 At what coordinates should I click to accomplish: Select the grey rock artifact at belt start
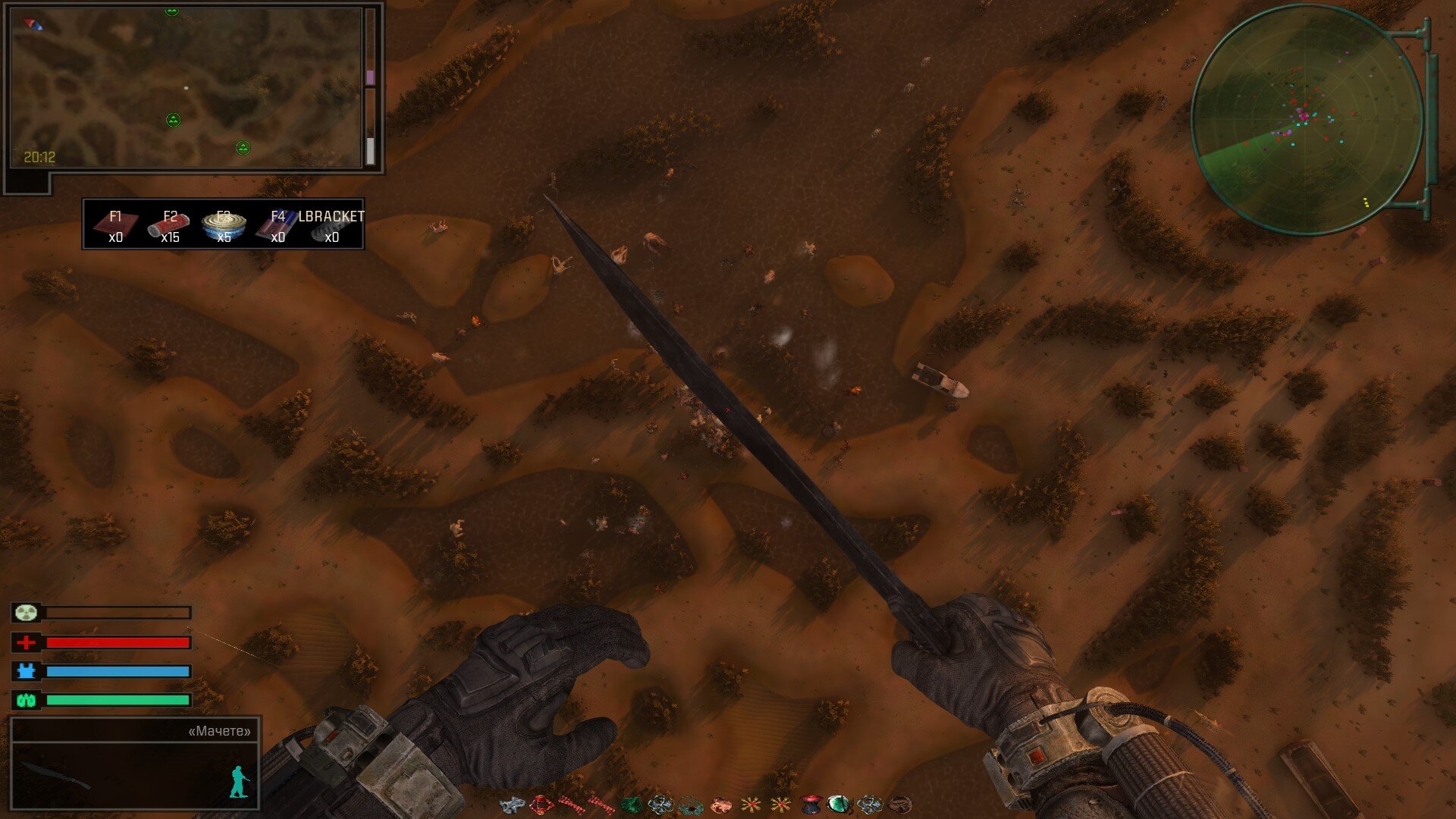513,804
